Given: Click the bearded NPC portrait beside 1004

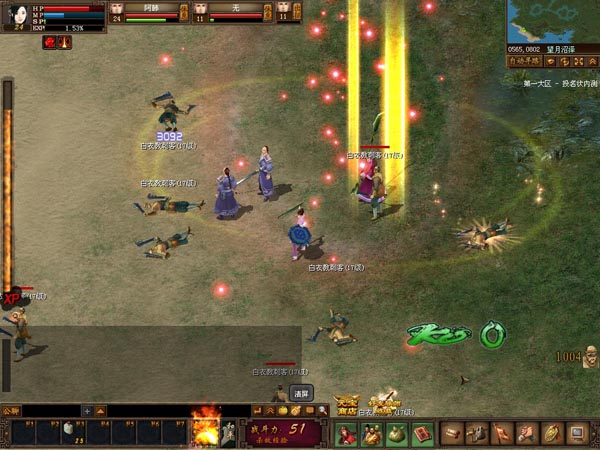Looking at the screenshot, I should (x=590, y=355).
